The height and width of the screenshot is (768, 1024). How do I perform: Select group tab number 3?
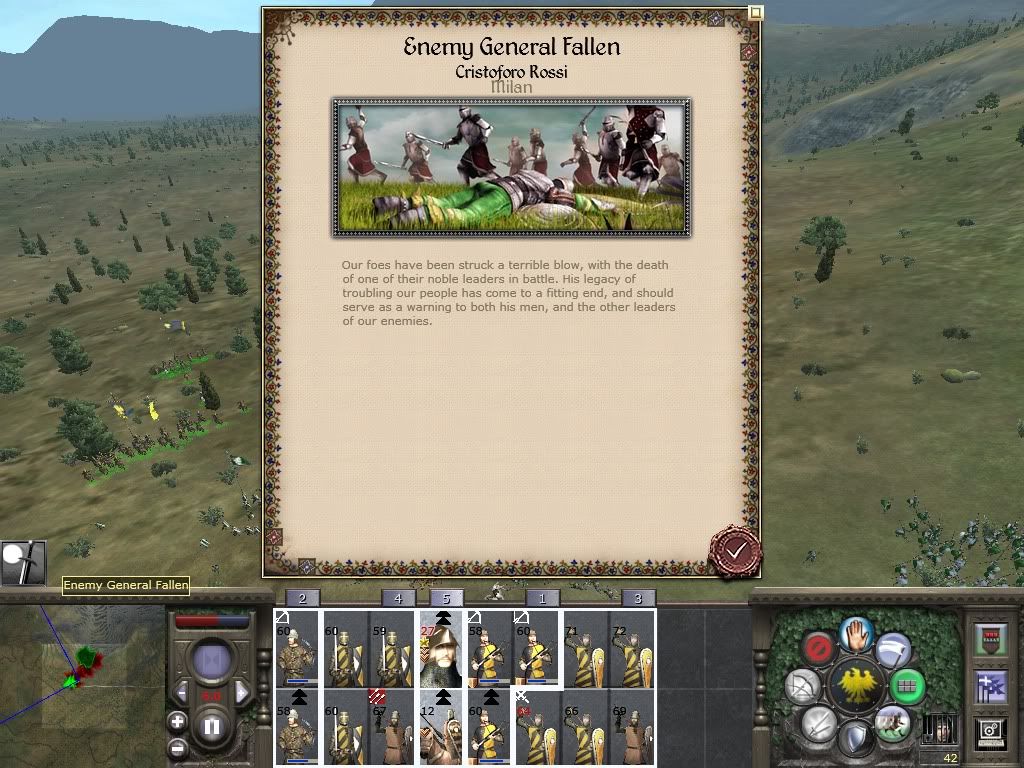(x=638, y=598)
